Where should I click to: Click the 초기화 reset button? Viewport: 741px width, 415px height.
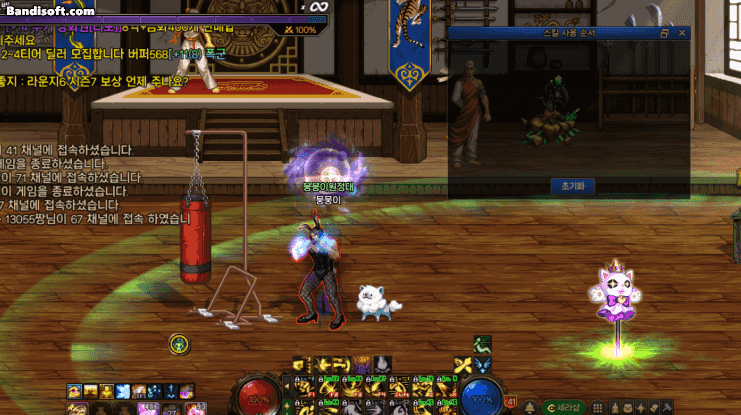(572, 185)
